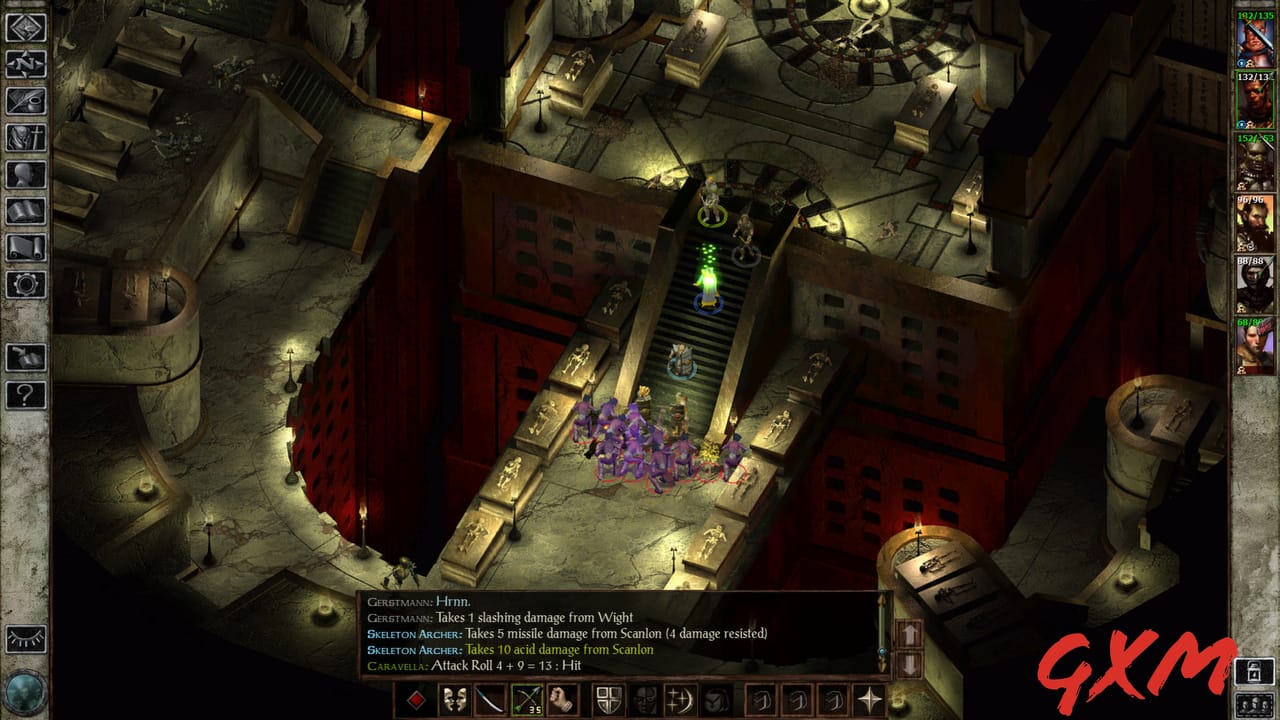Click the select-all party portraits button

(1255, 704)
